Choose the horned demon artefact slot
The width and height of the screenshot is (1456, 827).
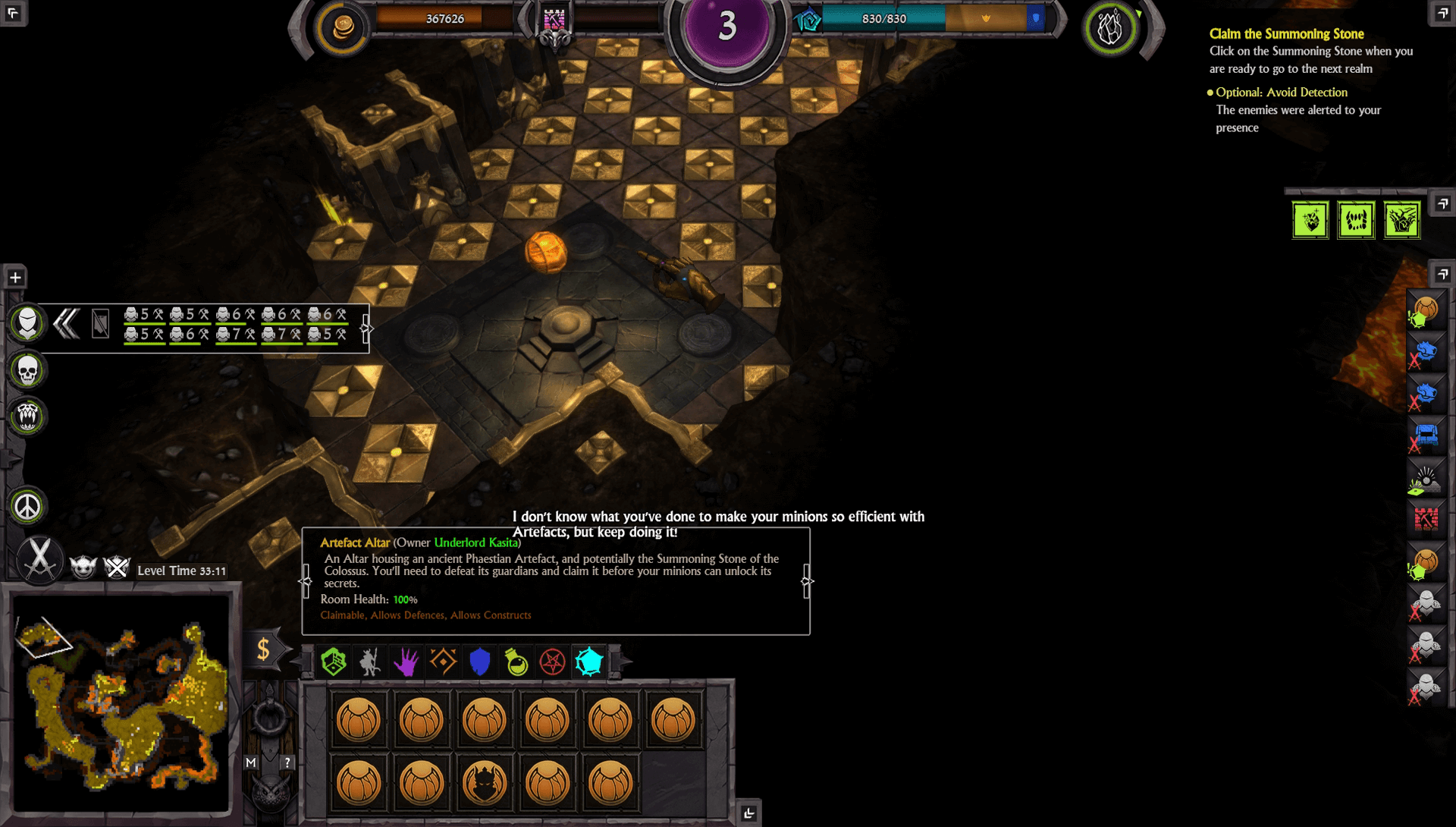(484, 782)
